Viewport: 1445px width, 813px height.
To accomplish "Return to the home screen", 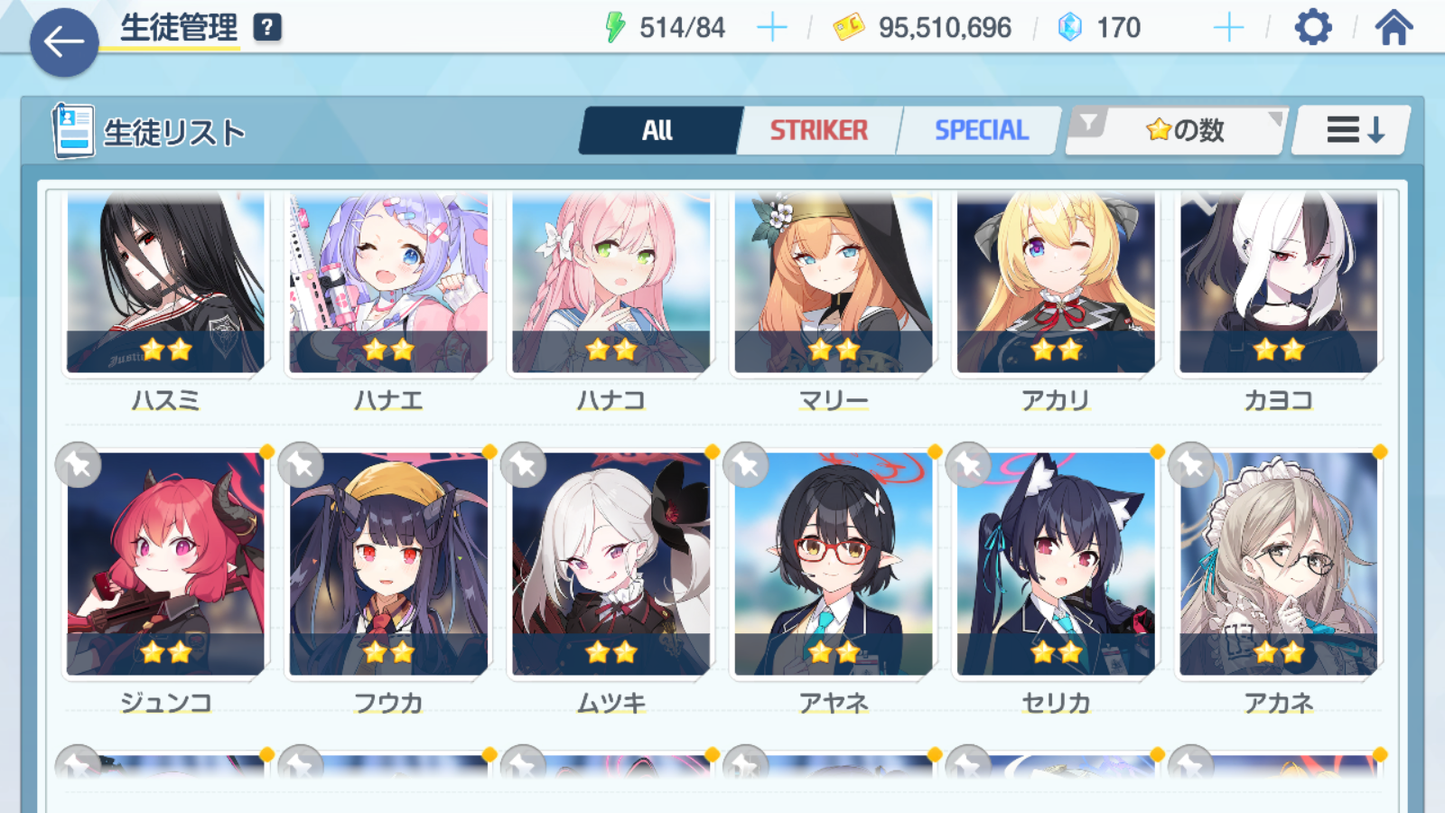I will coord(1393,28).
